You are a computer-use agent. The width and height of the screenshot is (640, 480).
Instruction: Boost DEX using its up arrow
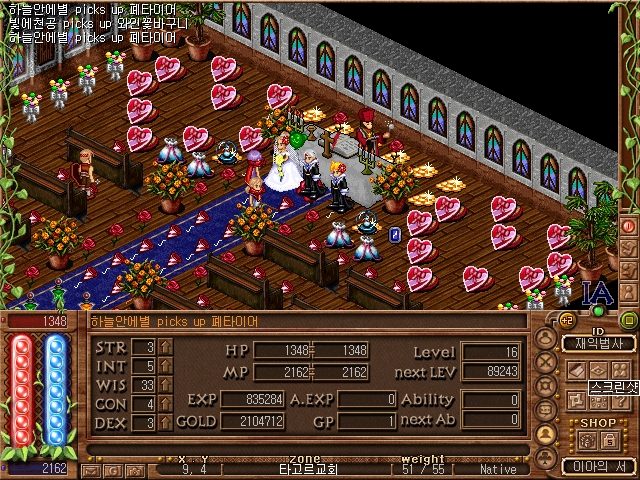[166, 423]
